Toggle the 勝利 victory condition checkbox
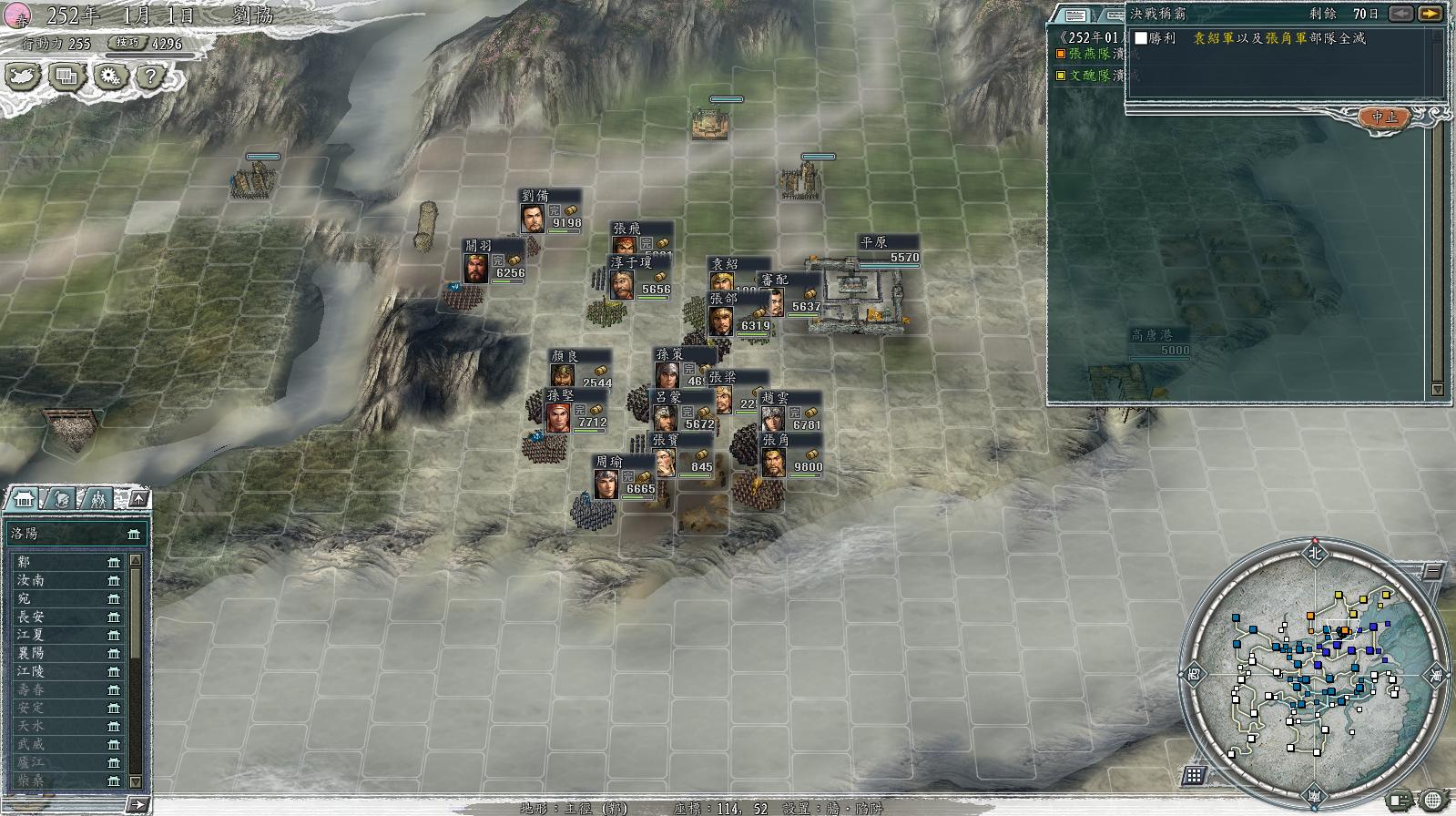 tap(1141, 38)
